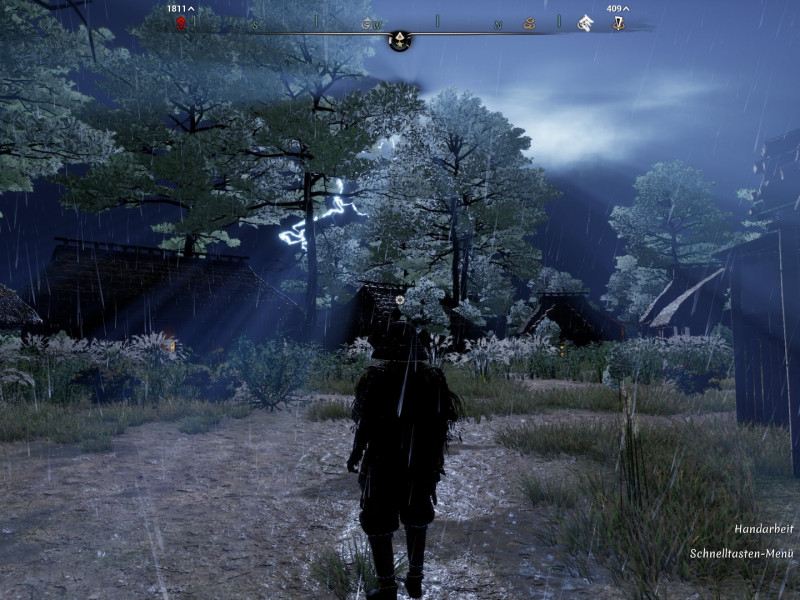Click the compass marker below the 409 distance
Image resolution: width=800 pixels, height=600 pixels.
(x=618, y=23)
